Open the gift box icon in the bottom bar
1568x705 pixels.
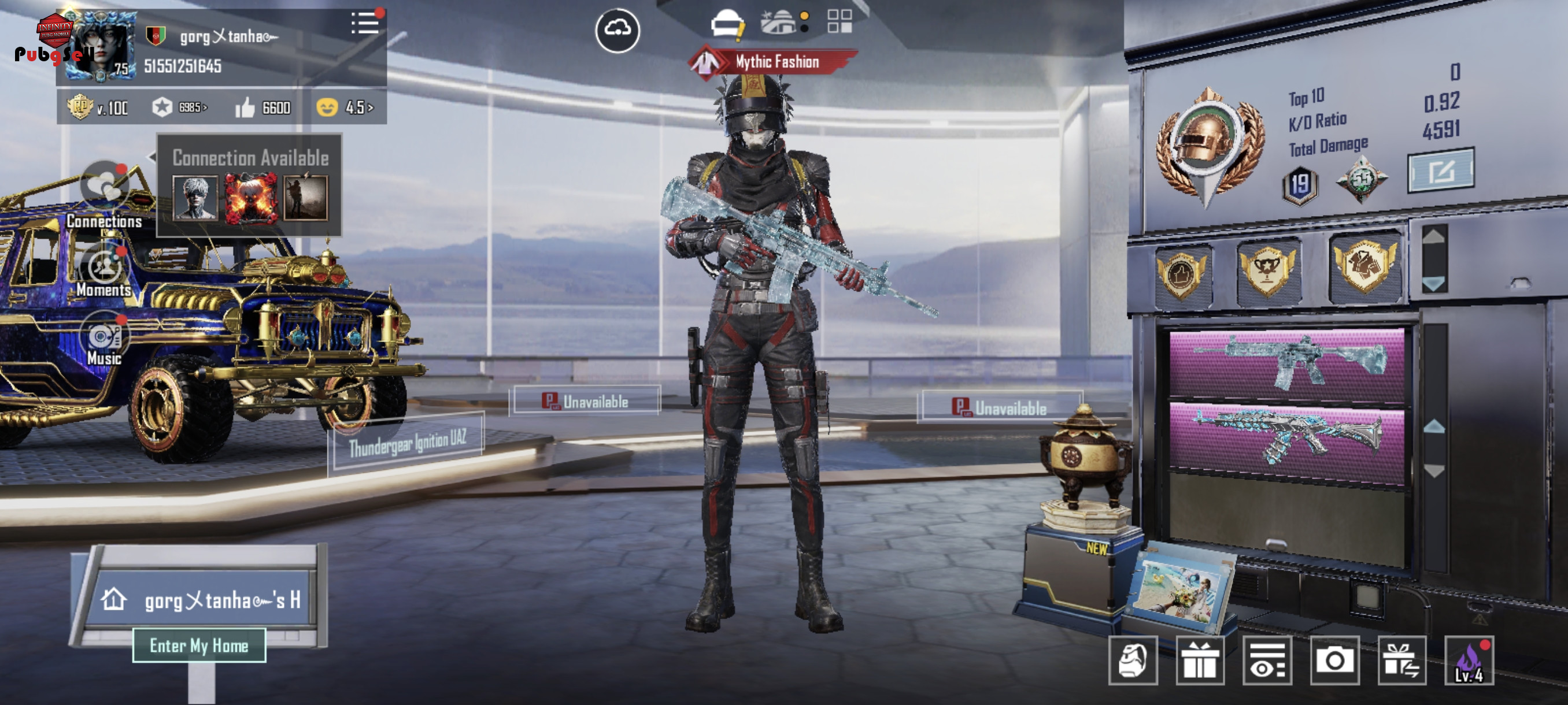click(1199, 661)
